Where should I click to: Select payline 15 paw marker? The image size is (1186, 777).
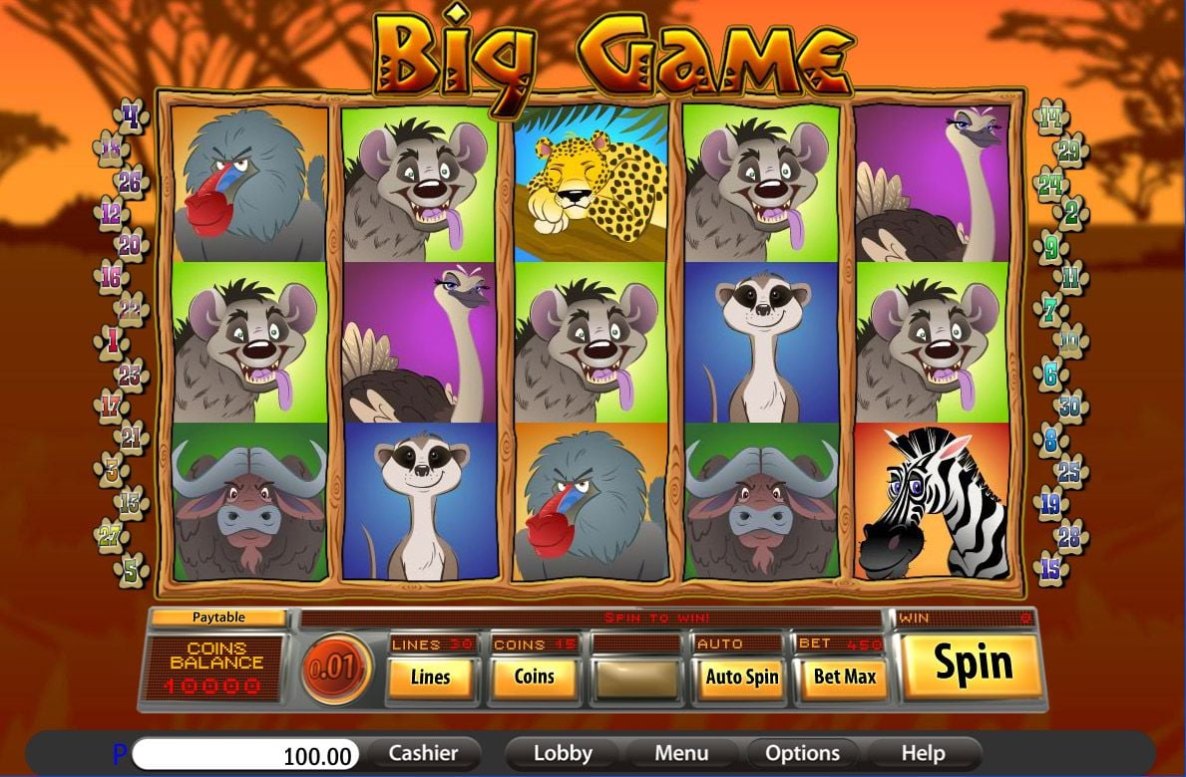pos(1051,569)
